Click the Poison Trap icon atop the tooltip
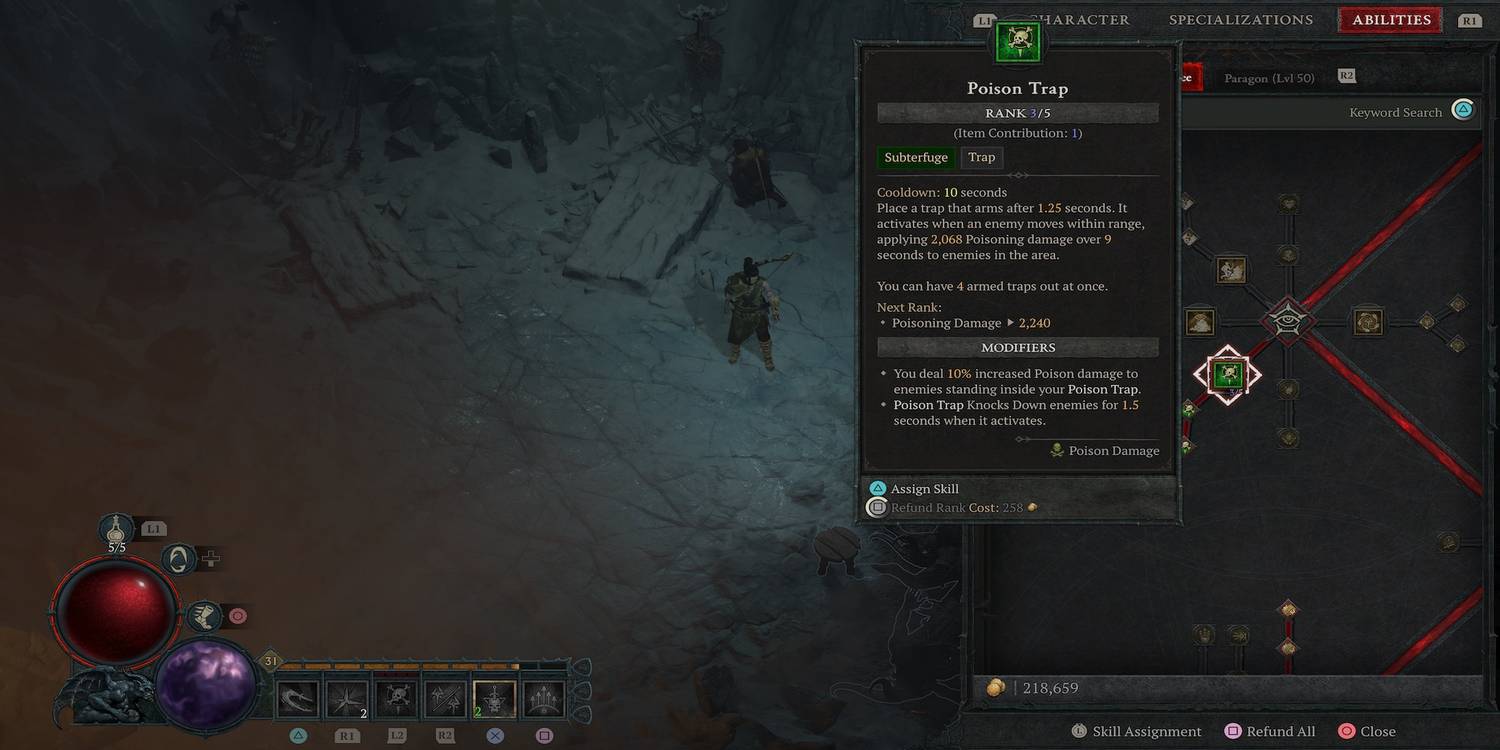Viewport: 1500px width, 750px height. tap(1017, 40)
